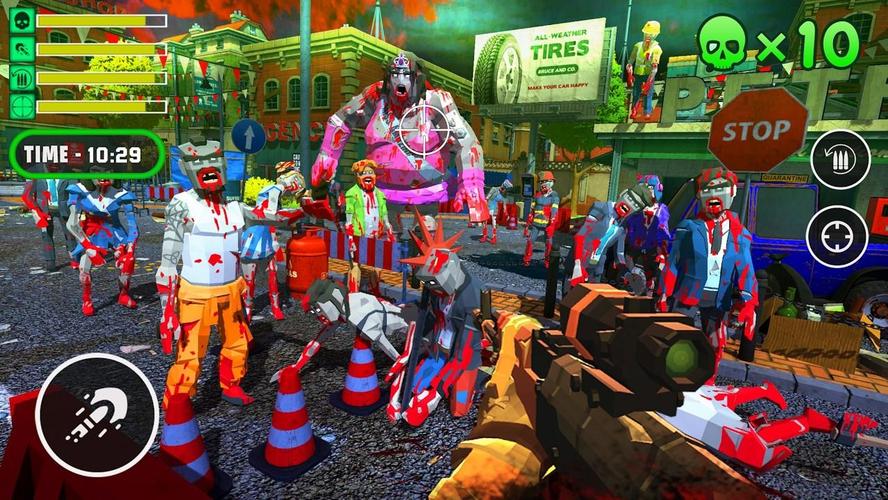Tap the bullet fire button
888x500 pixels.
(97, 413)
